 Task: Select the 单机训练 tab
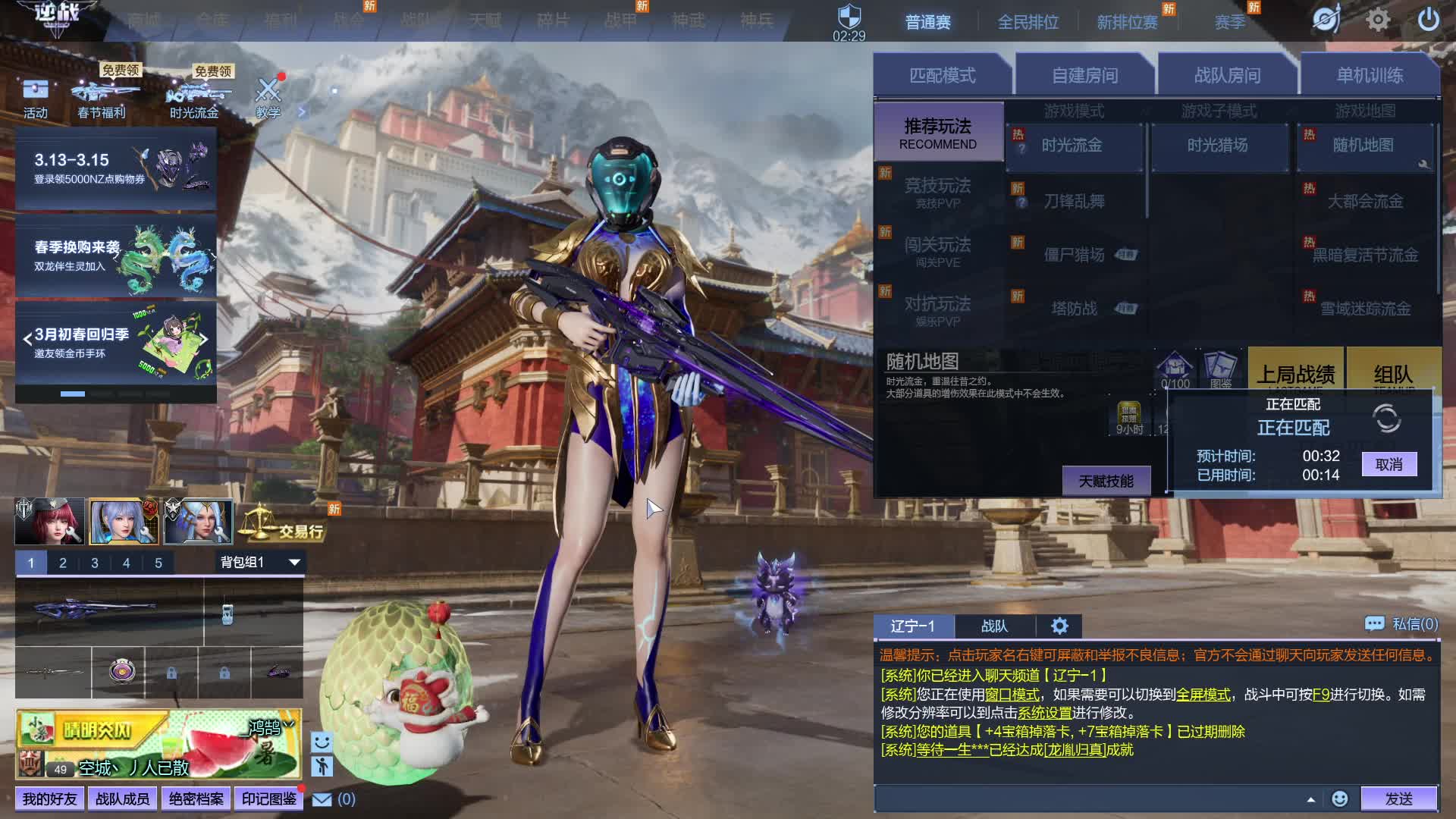[1370, 75]
